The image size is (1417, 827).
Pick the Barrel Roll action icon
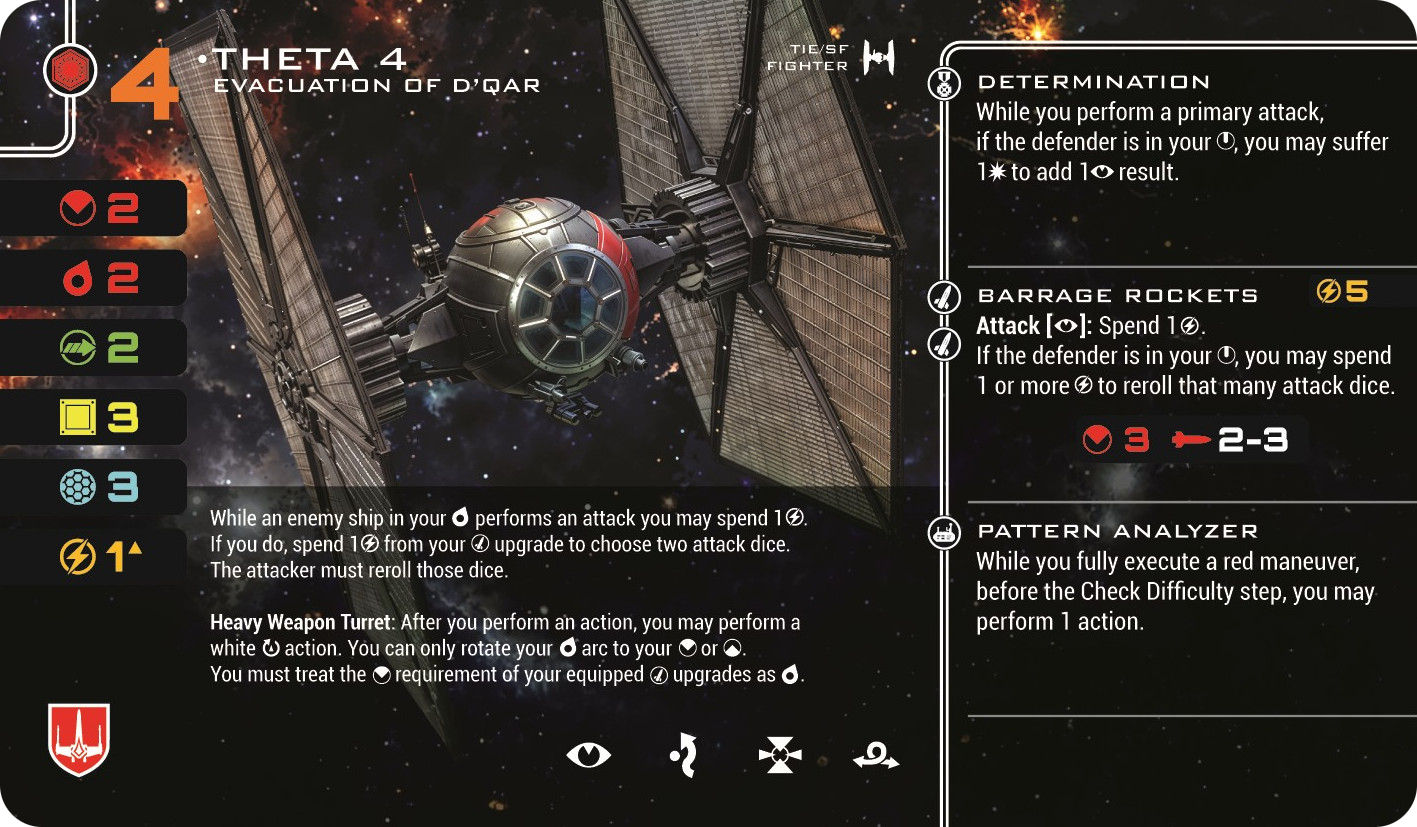click(875, 758)
